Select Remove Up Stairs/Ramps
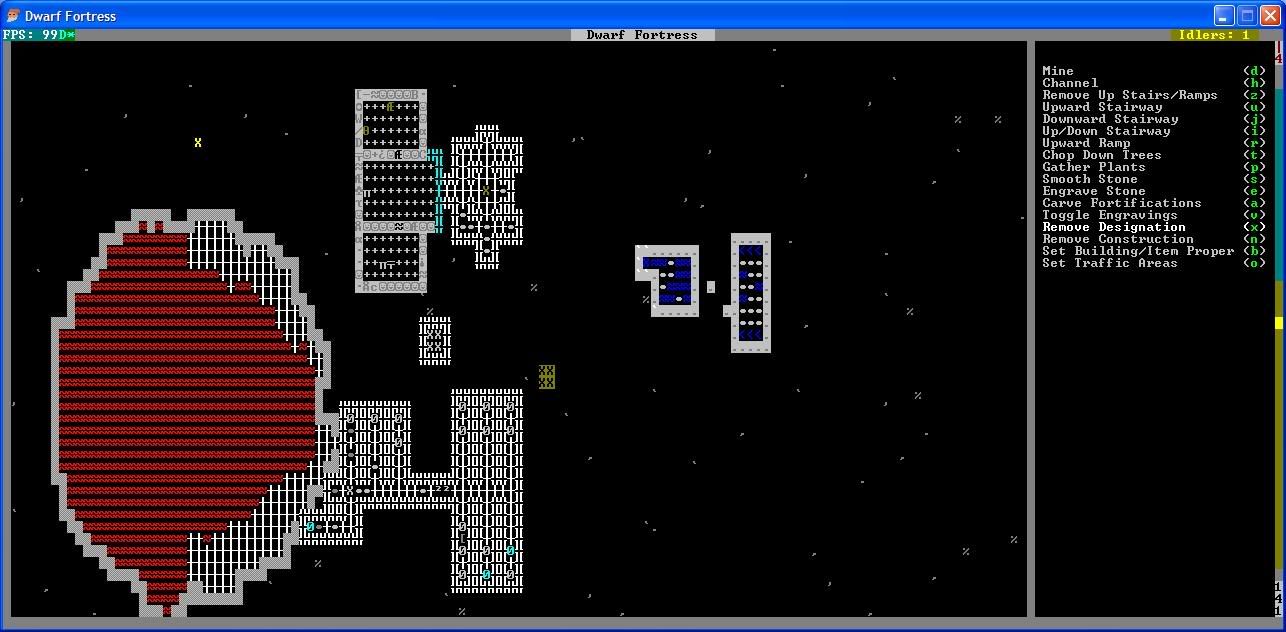 pos(1130,95)
